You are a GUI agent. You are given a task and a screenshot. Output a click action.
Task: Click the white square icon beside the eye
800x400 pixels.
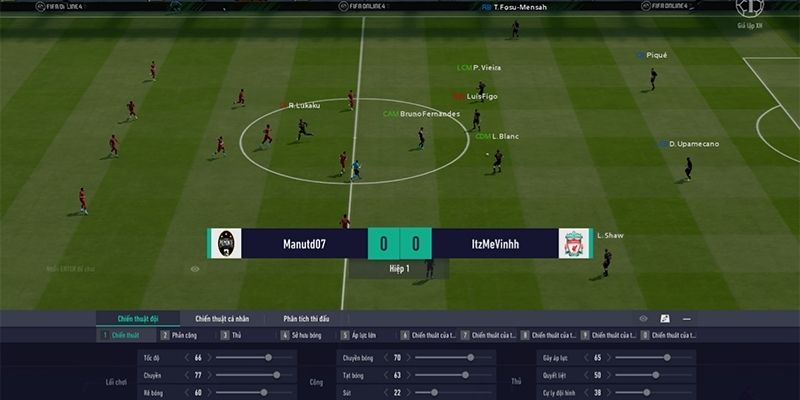(x=665, y=318)
